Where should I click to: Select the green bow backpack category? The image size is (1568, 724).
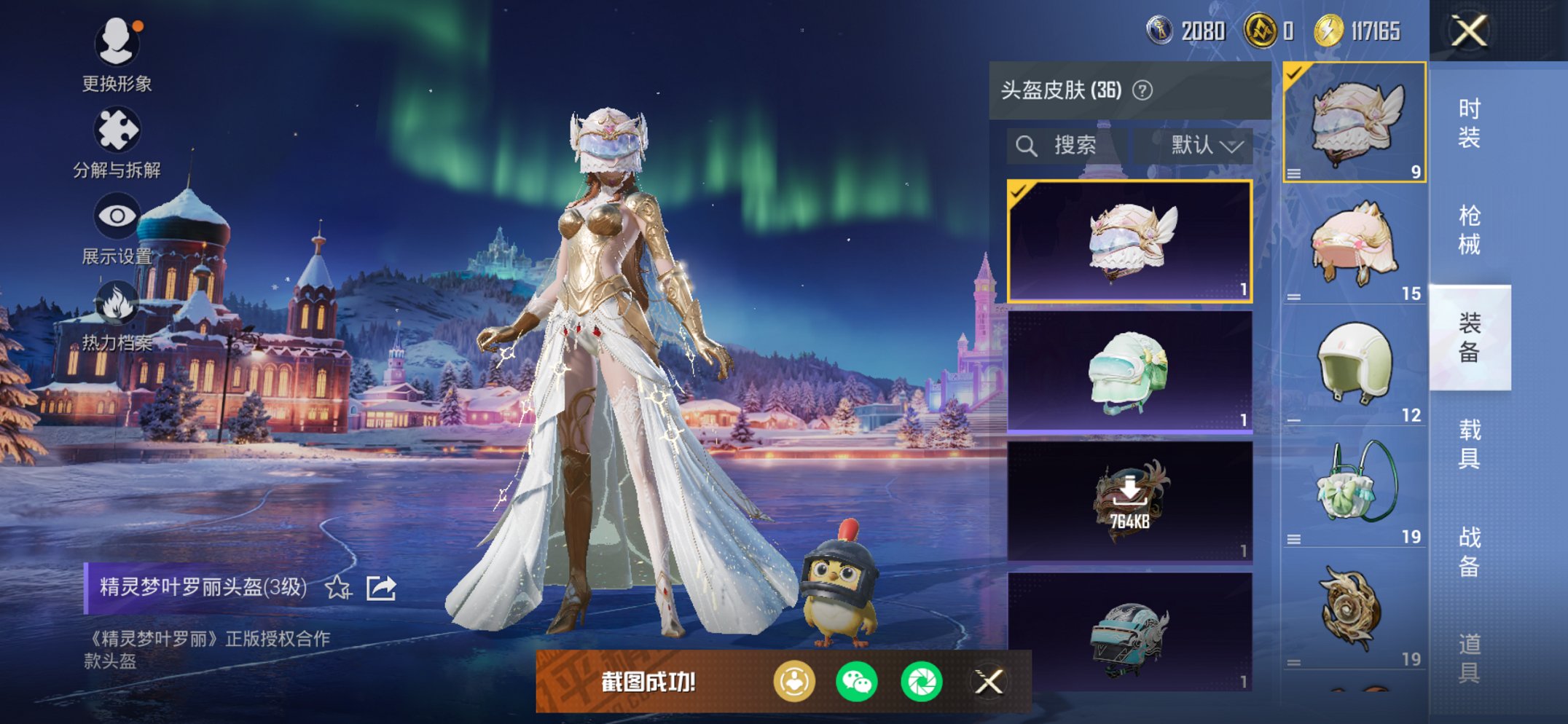pos(1354,488)
